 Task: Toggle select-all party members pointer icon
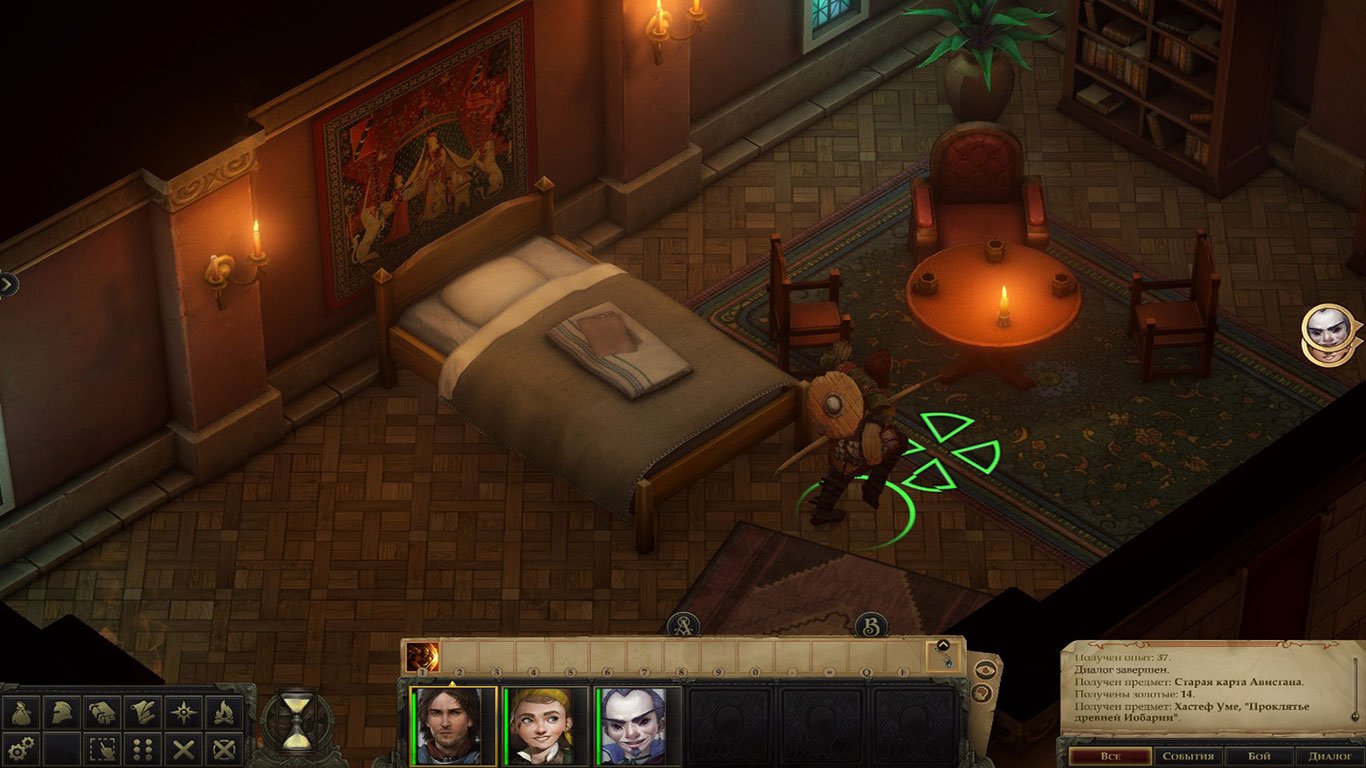point(101,749)
